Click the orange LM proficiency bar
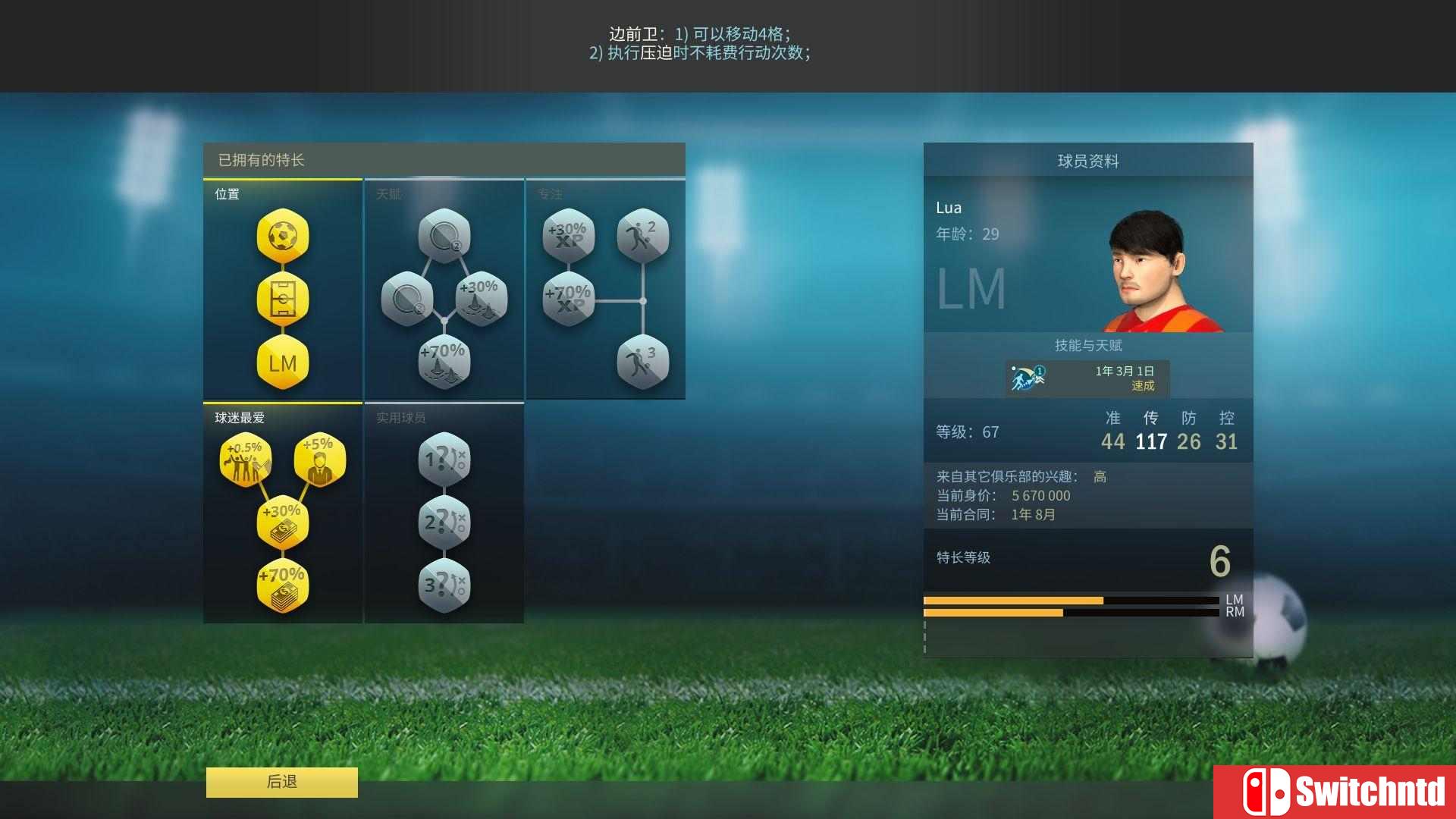 (1012, 599)
